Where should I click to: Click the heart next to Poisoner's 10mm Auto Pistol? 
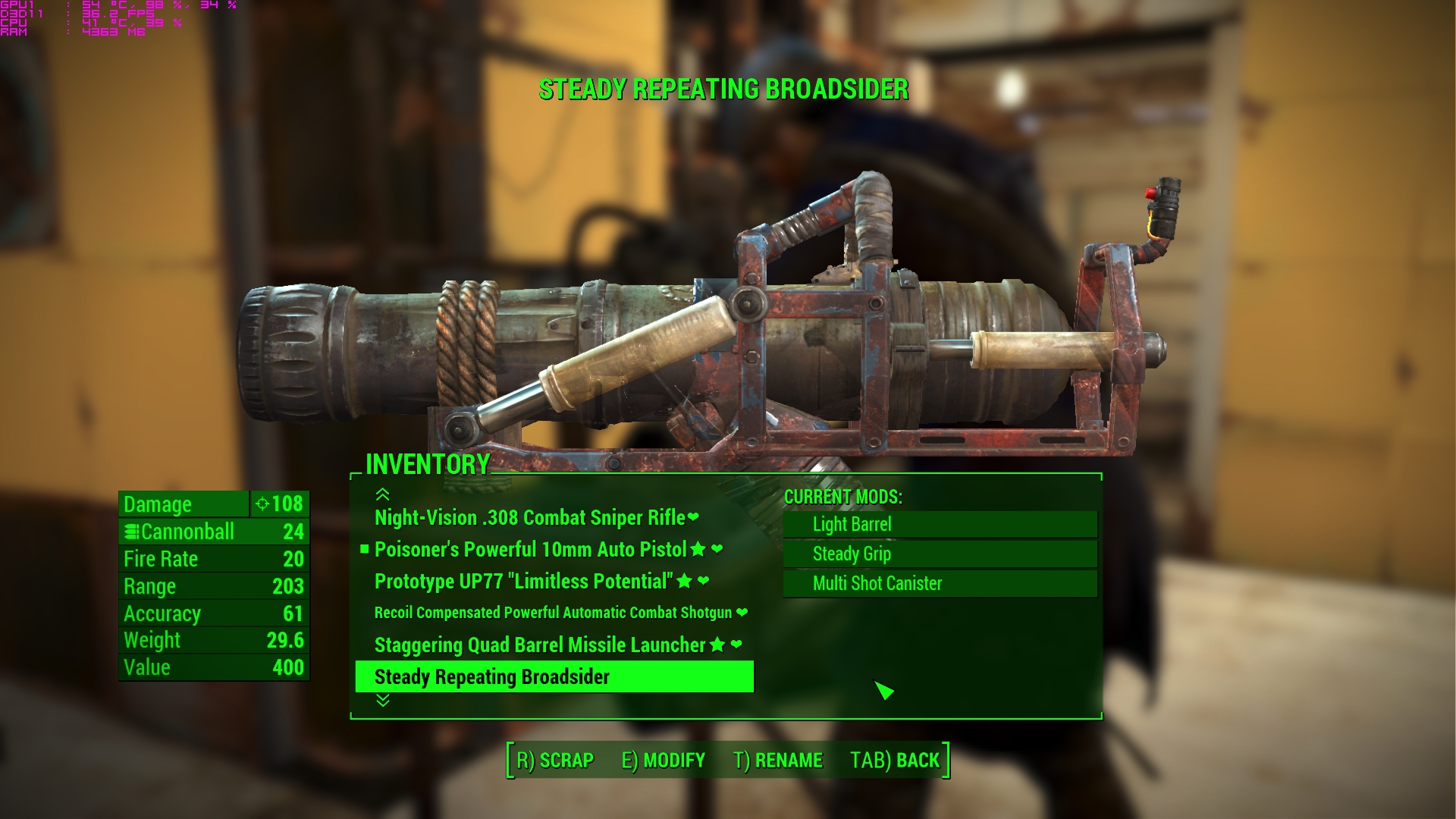point(715,549)
